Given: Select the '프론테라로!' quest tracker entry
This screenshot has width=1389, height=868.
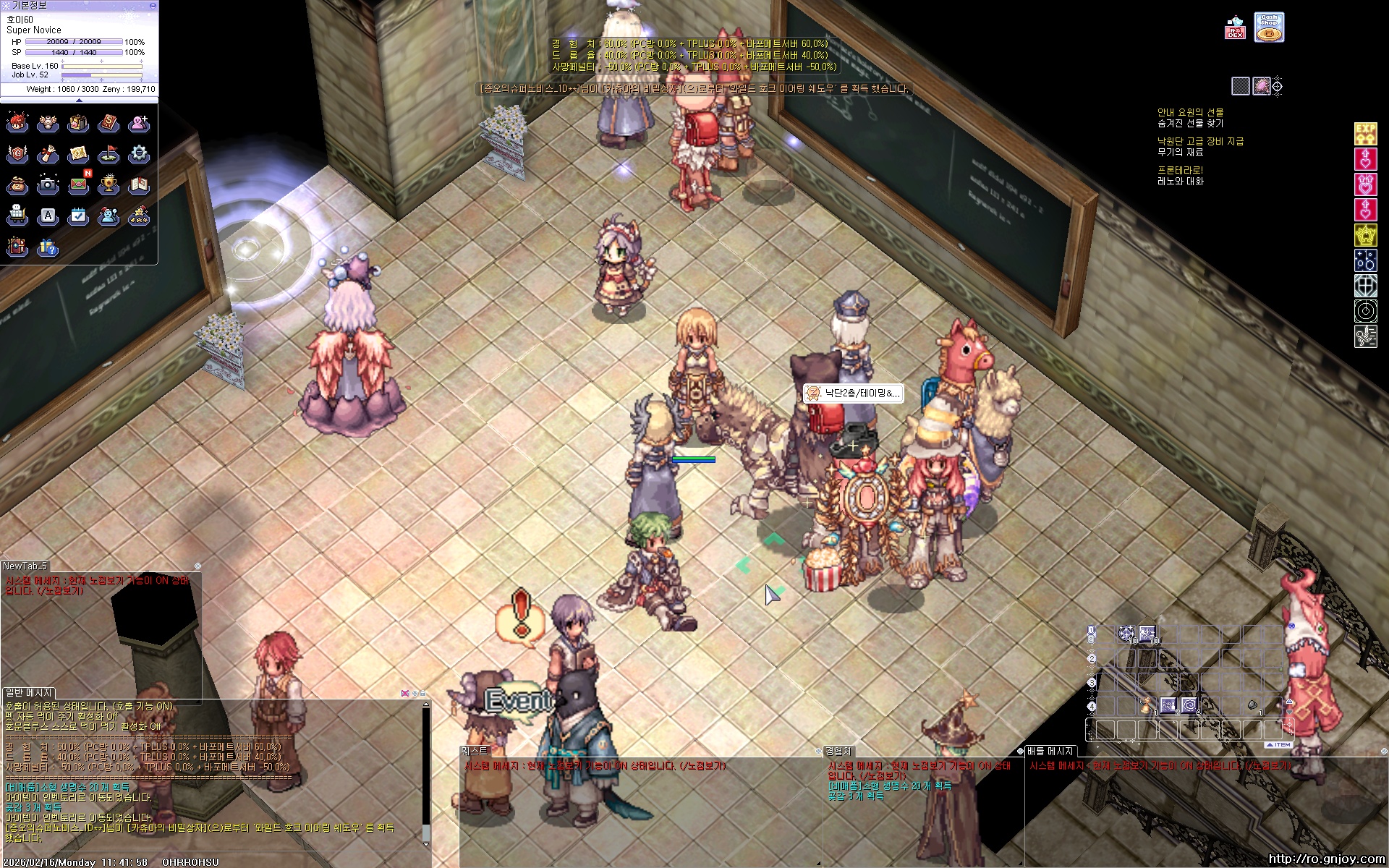Looking at the screenshot, I should 1181,170.
